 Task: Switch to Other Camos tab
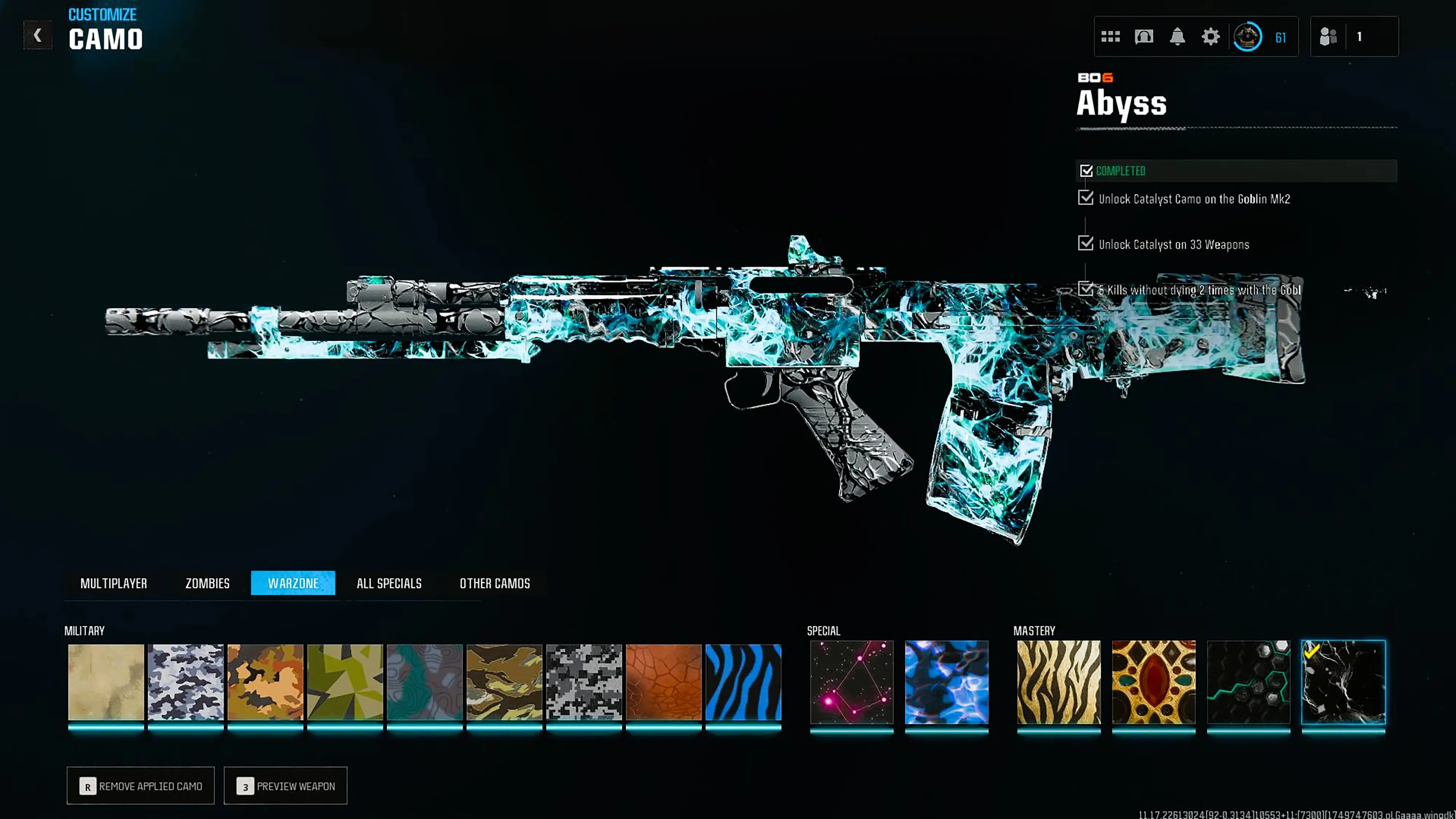point(495,583)
